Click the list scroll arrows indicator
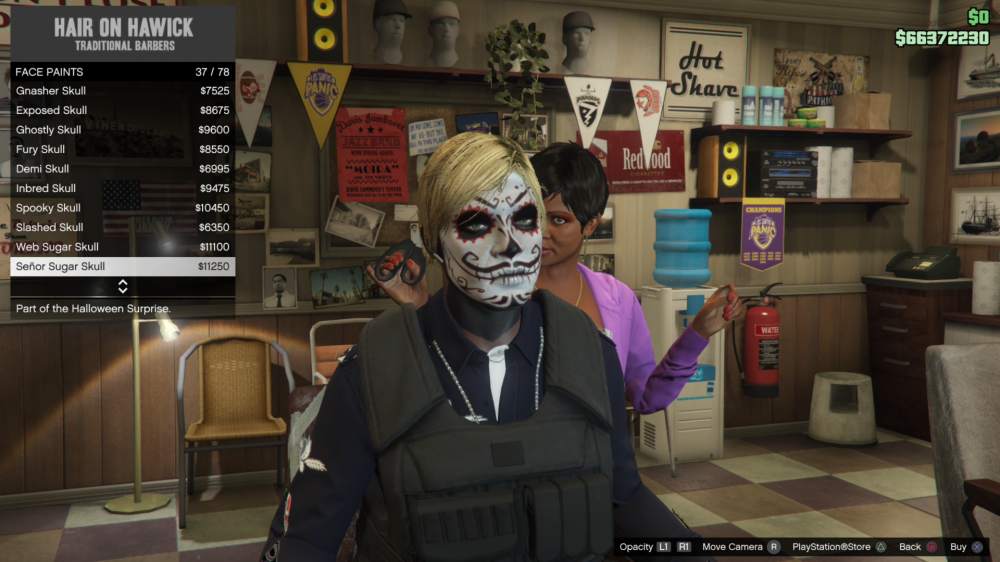The width and height of the screenshot is (1000, 562). pyautogui.click(x=122, y=287)
